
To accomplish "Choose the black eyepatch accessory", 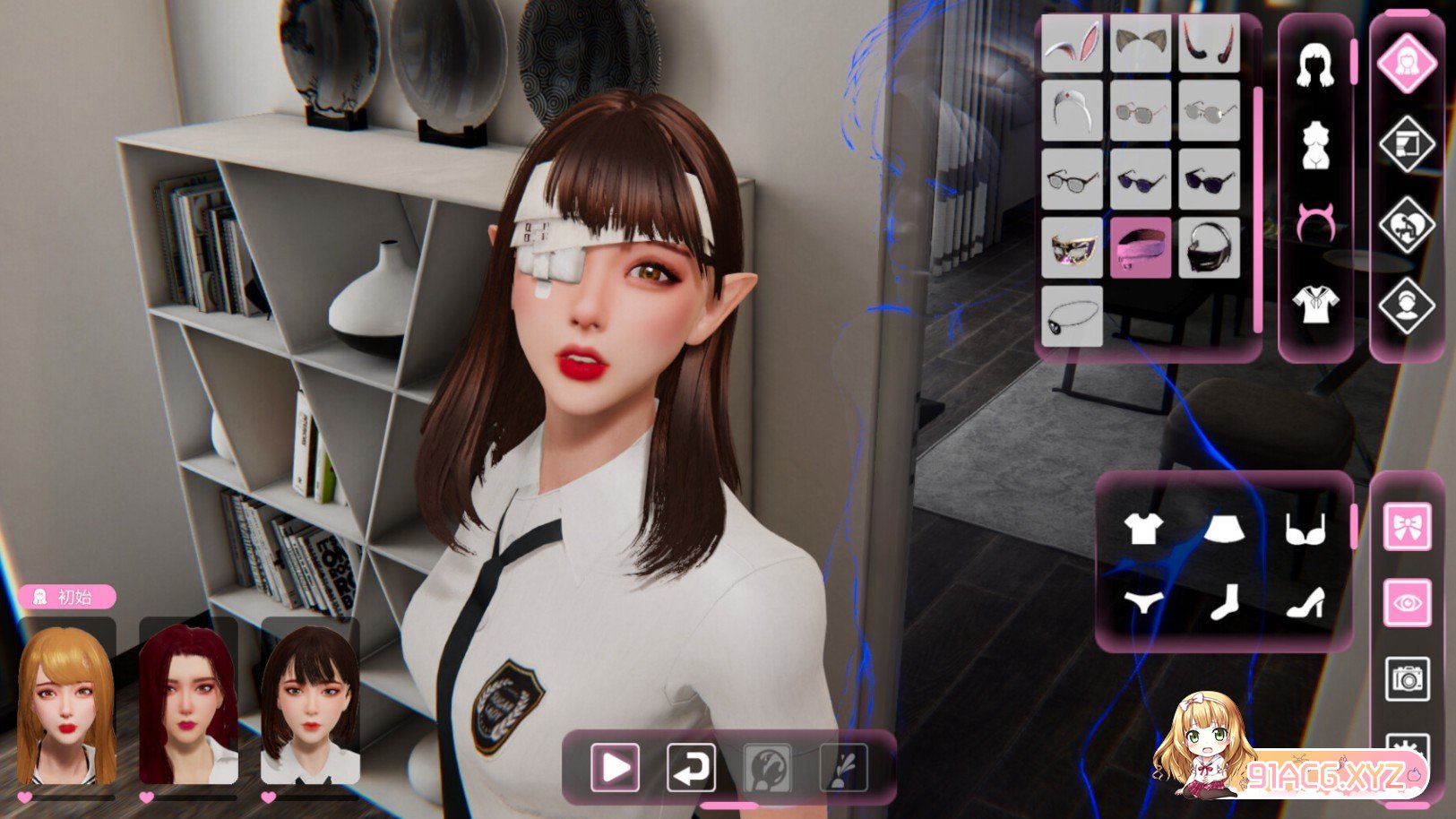I will point(1072,316).
